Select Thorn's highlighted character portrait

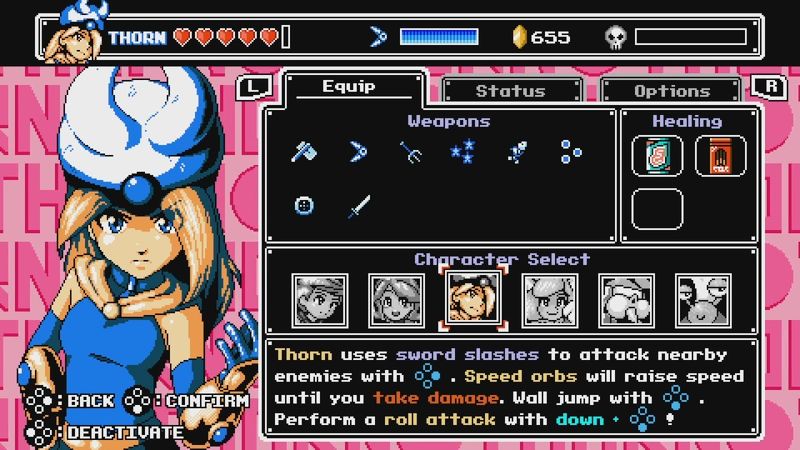[470, 299]
